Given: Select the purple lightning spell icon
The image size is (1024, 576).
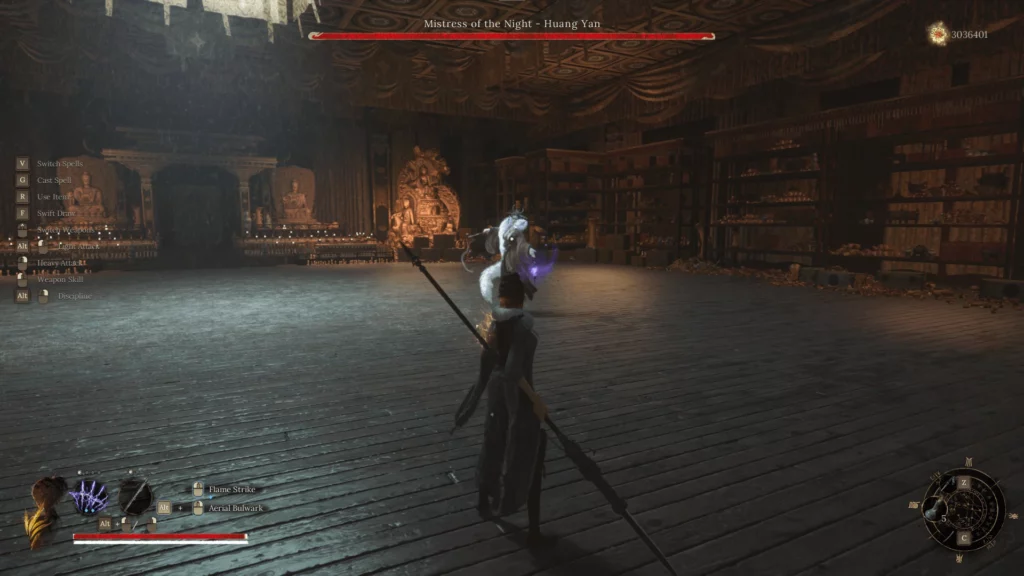Looking at the screenshot, I should [x=88, y=497].
